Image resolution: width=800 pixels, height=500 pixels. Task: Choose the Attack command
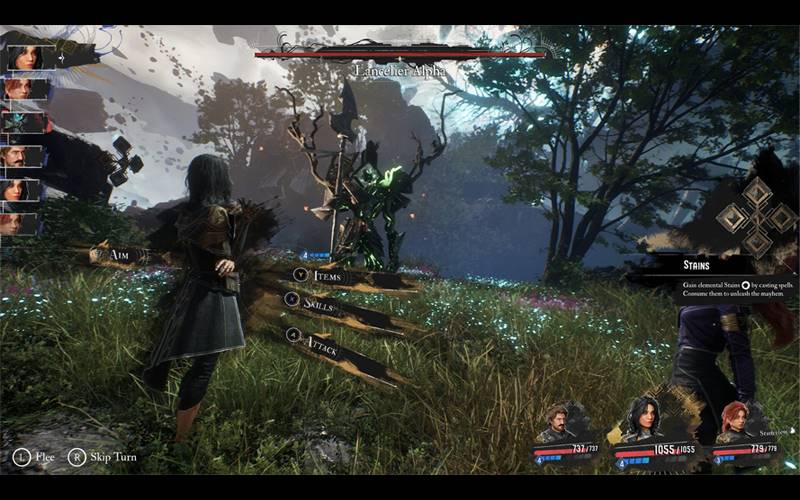pos(323,349)
